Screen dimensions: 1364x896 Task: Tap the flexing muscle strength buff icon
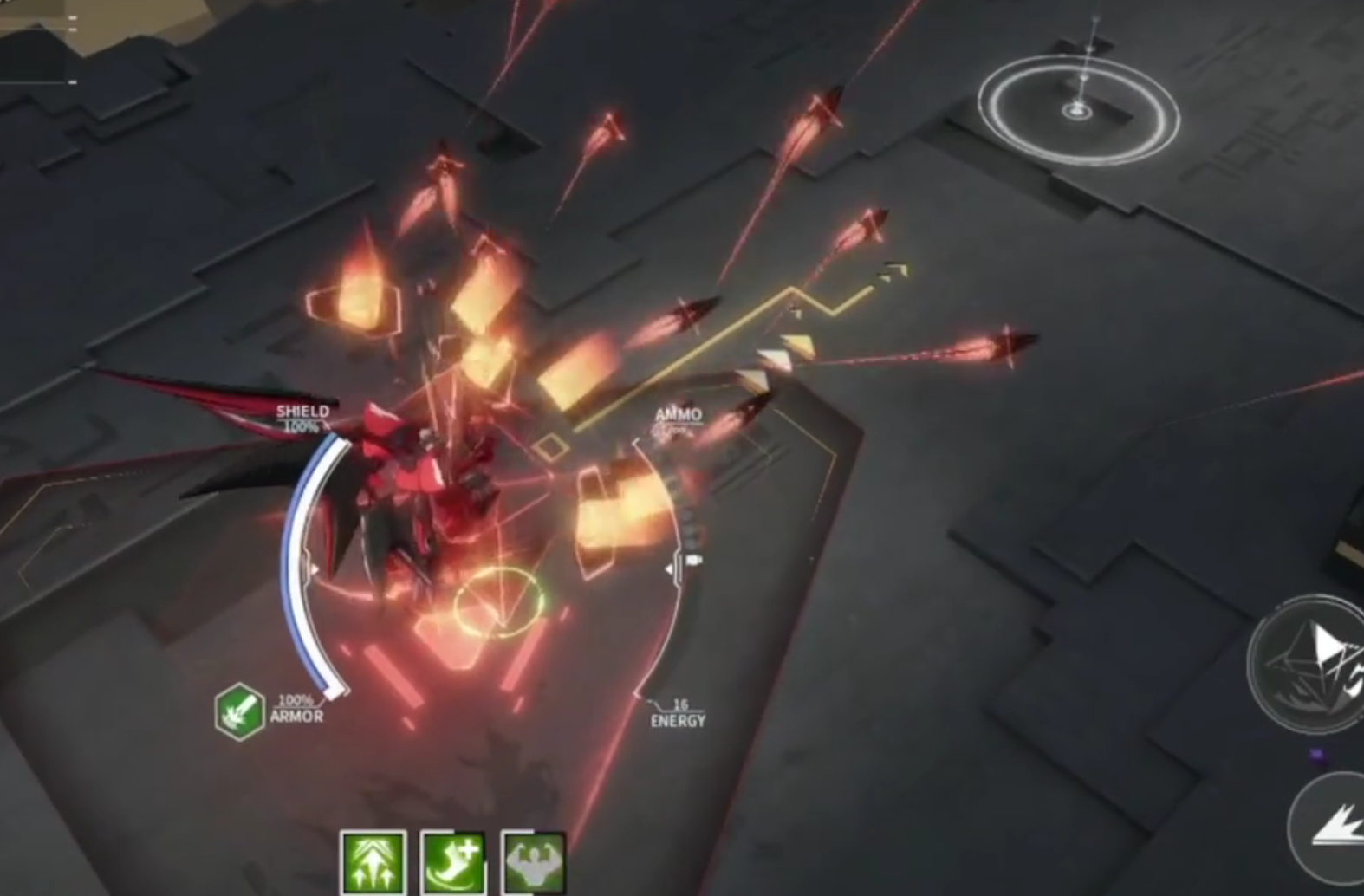click(533, 862)
